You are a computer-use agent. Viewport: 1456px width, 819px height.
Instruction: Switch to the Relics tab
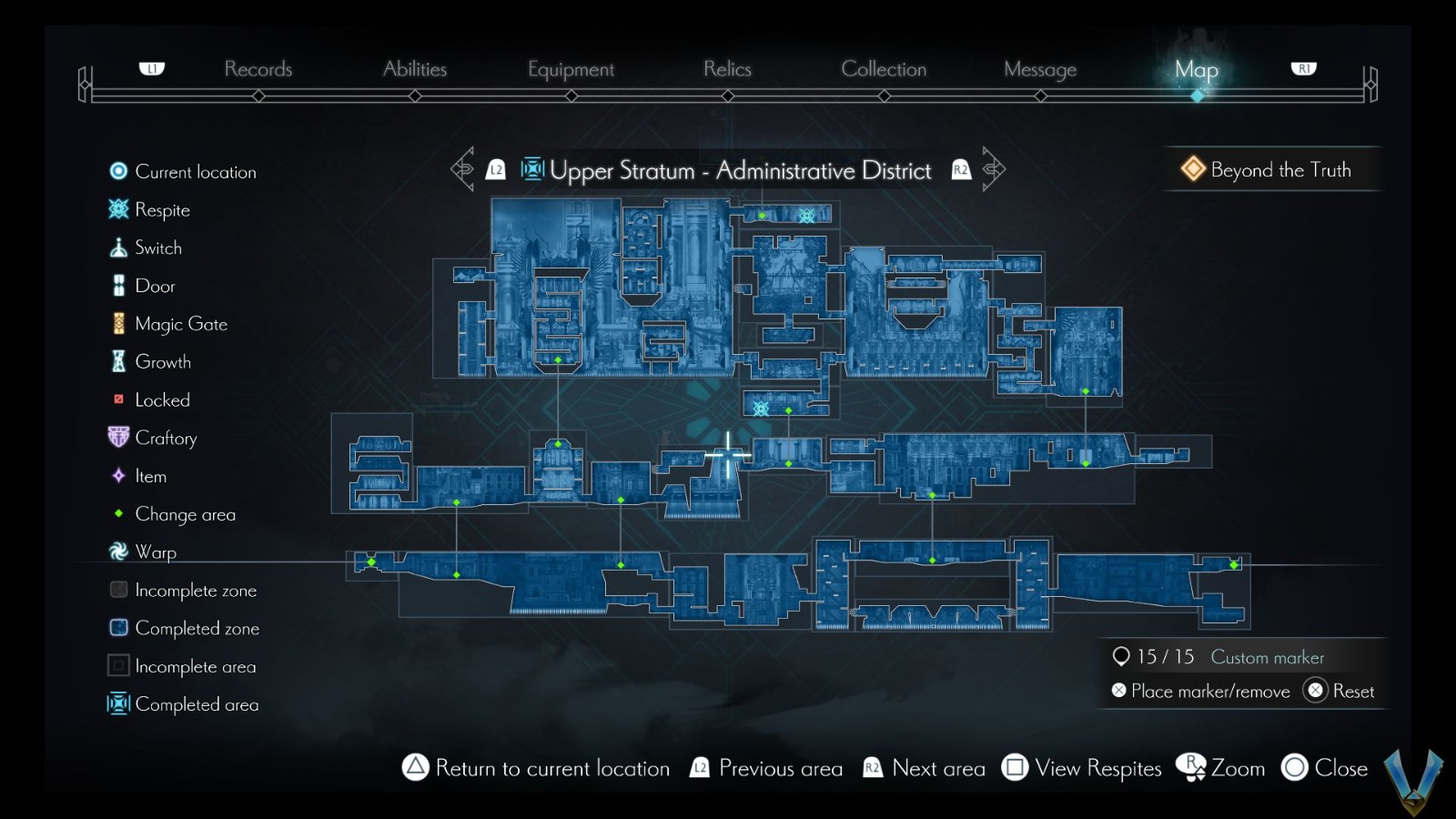pos(726,68)
